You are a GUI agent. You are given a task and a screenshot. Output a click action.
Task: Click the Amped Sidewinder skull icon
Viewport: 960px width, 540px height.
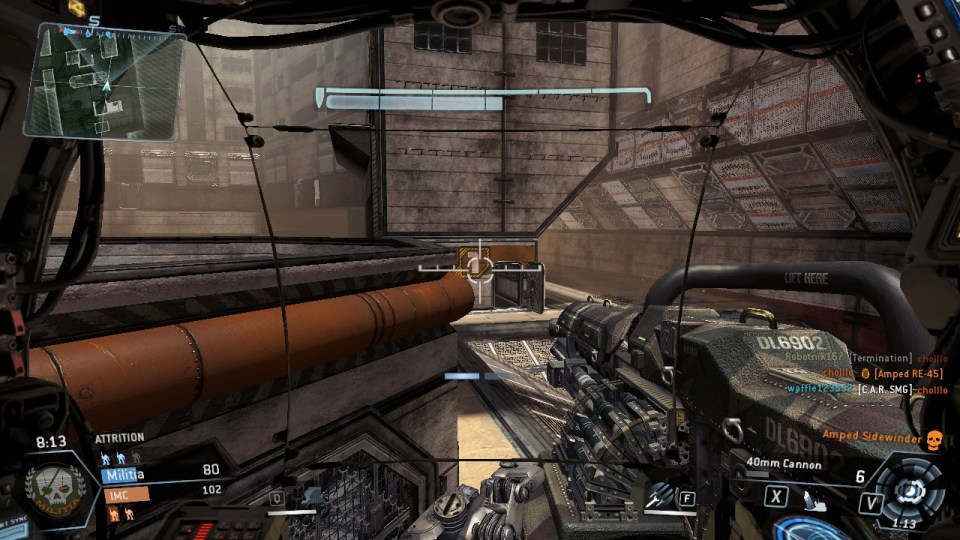coord(933,437)
